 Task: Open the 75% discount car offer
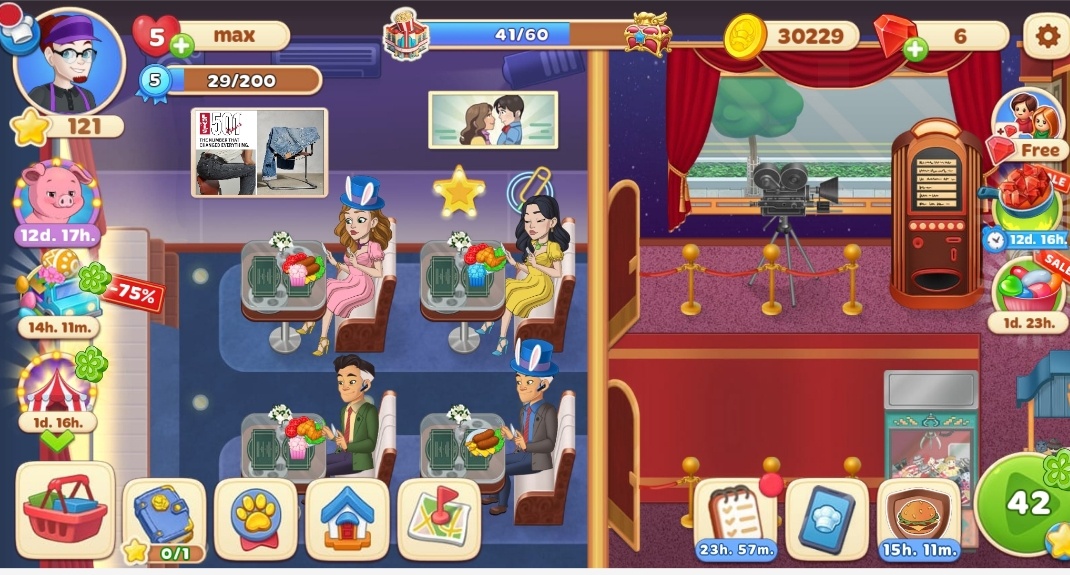coord(58,292)
